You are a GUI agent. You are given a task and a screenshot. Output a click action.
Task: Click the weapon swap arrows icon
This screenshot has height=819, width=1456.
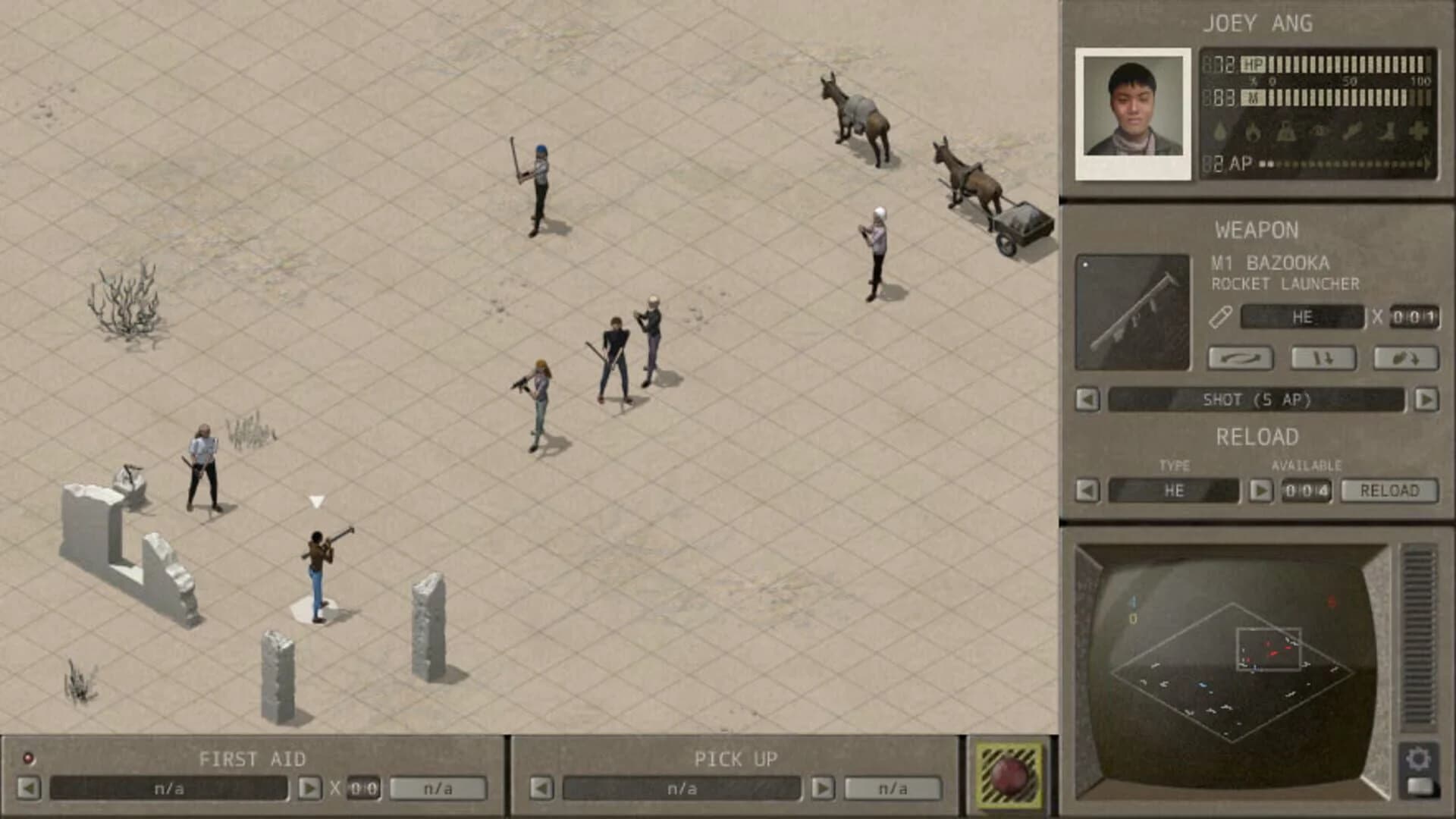click(1241, 358)
